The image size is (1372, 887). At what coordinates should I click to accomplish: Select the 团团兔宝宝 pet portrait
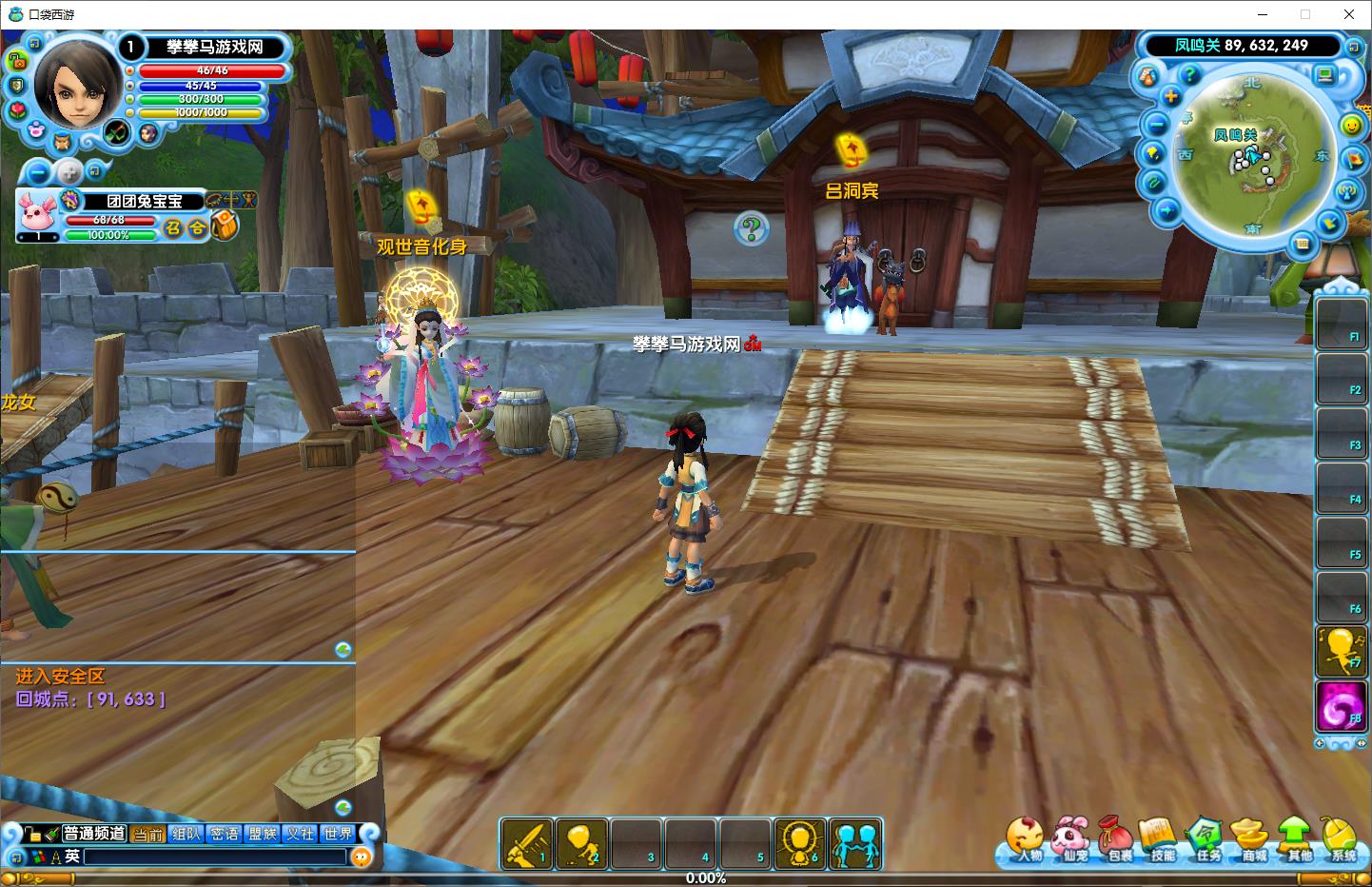pyautogui.click(x=36, y=215)
